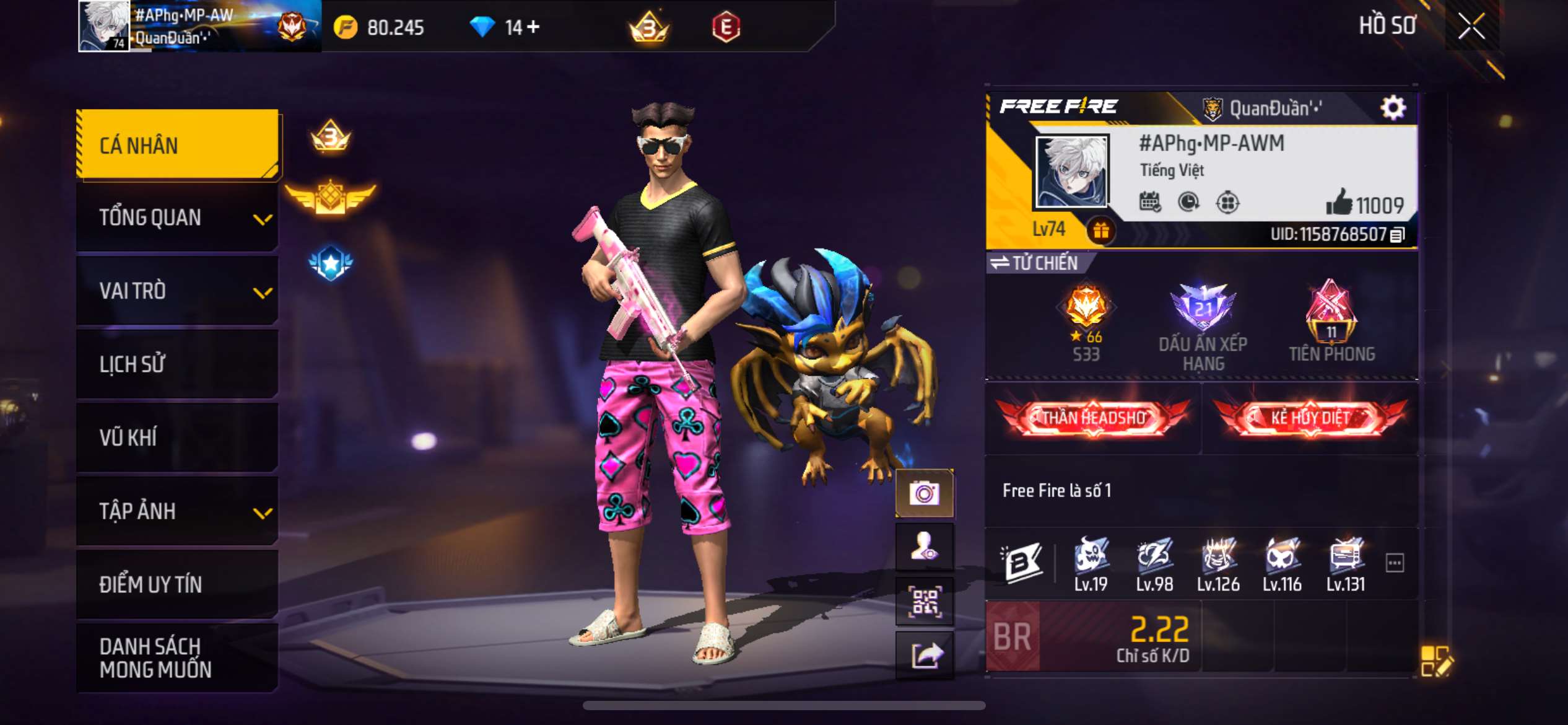Open the settings gear on profile card

coord(1393,108)
